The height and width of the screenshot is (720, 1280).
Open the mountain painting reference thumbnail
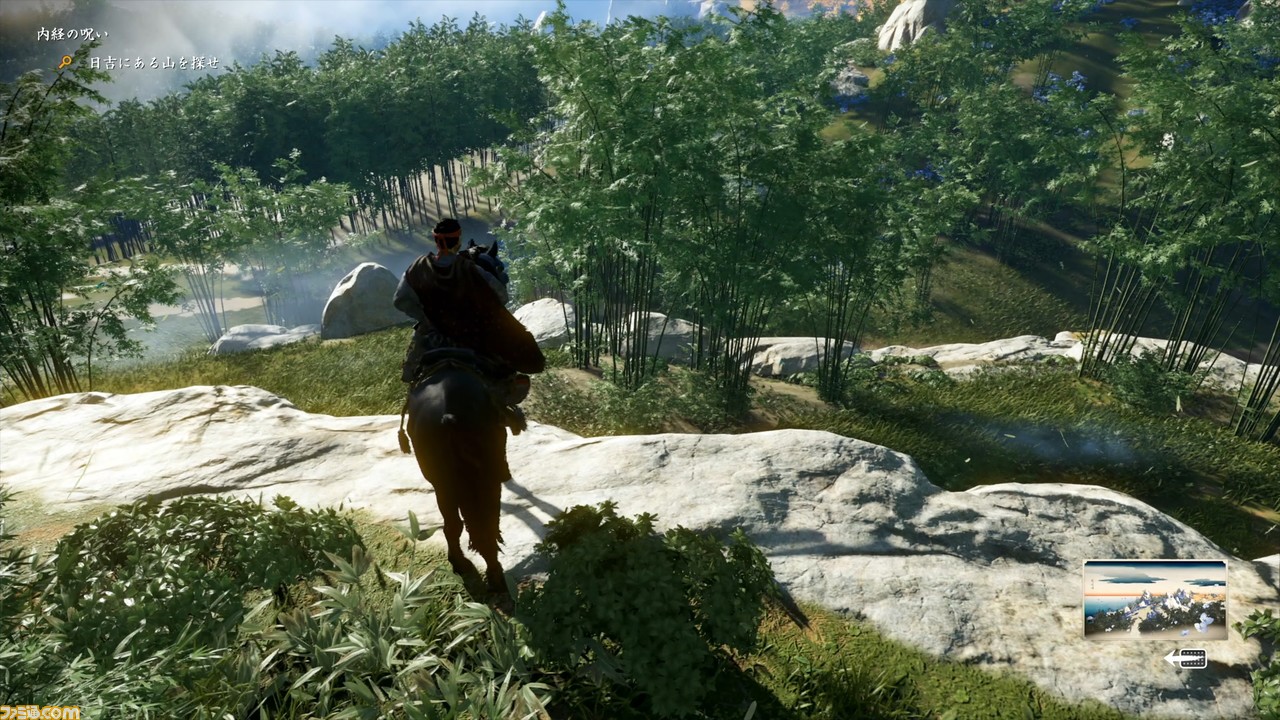pyautogui.click(x=1155, y=600)
